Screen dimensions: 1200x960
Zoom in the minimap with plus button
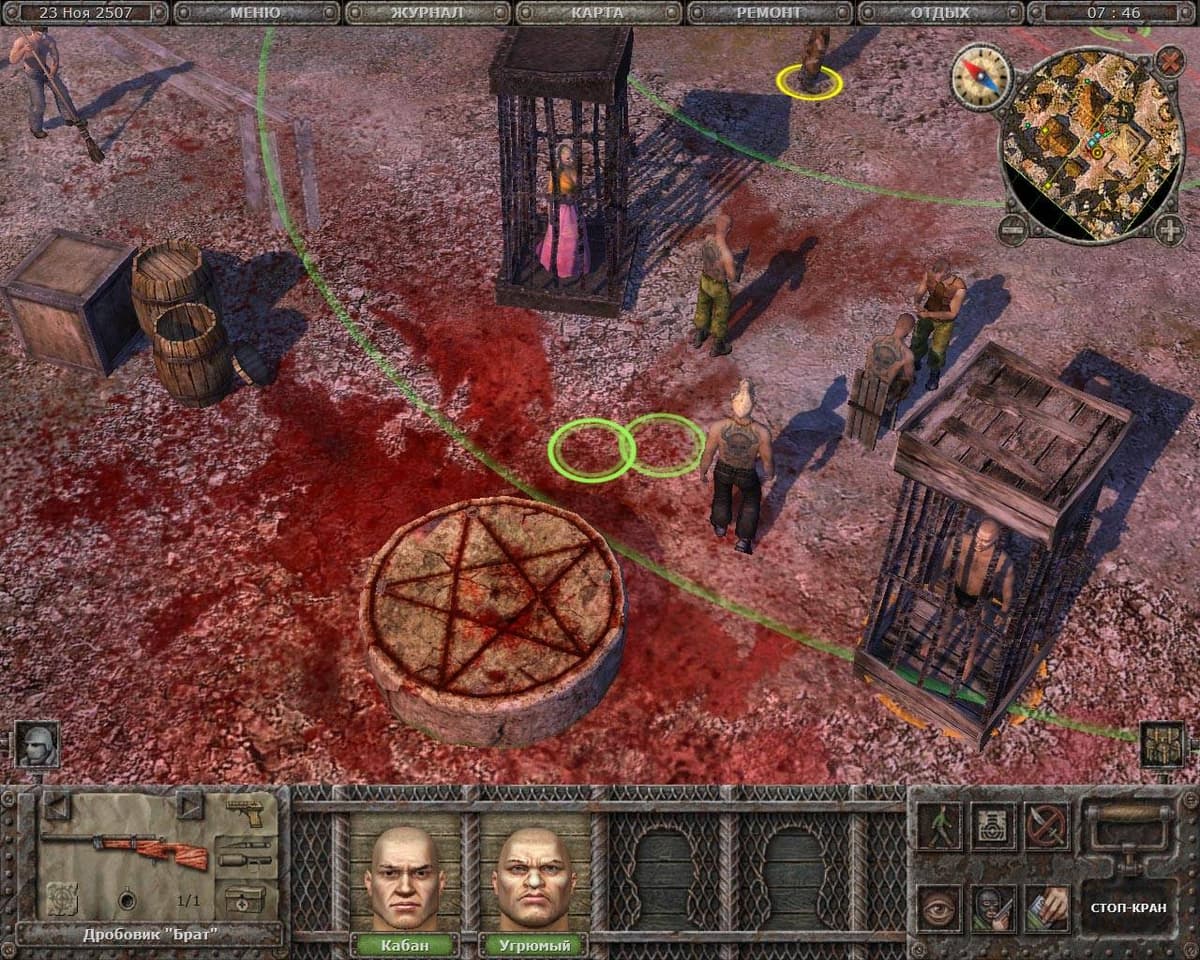(1169, 229)
